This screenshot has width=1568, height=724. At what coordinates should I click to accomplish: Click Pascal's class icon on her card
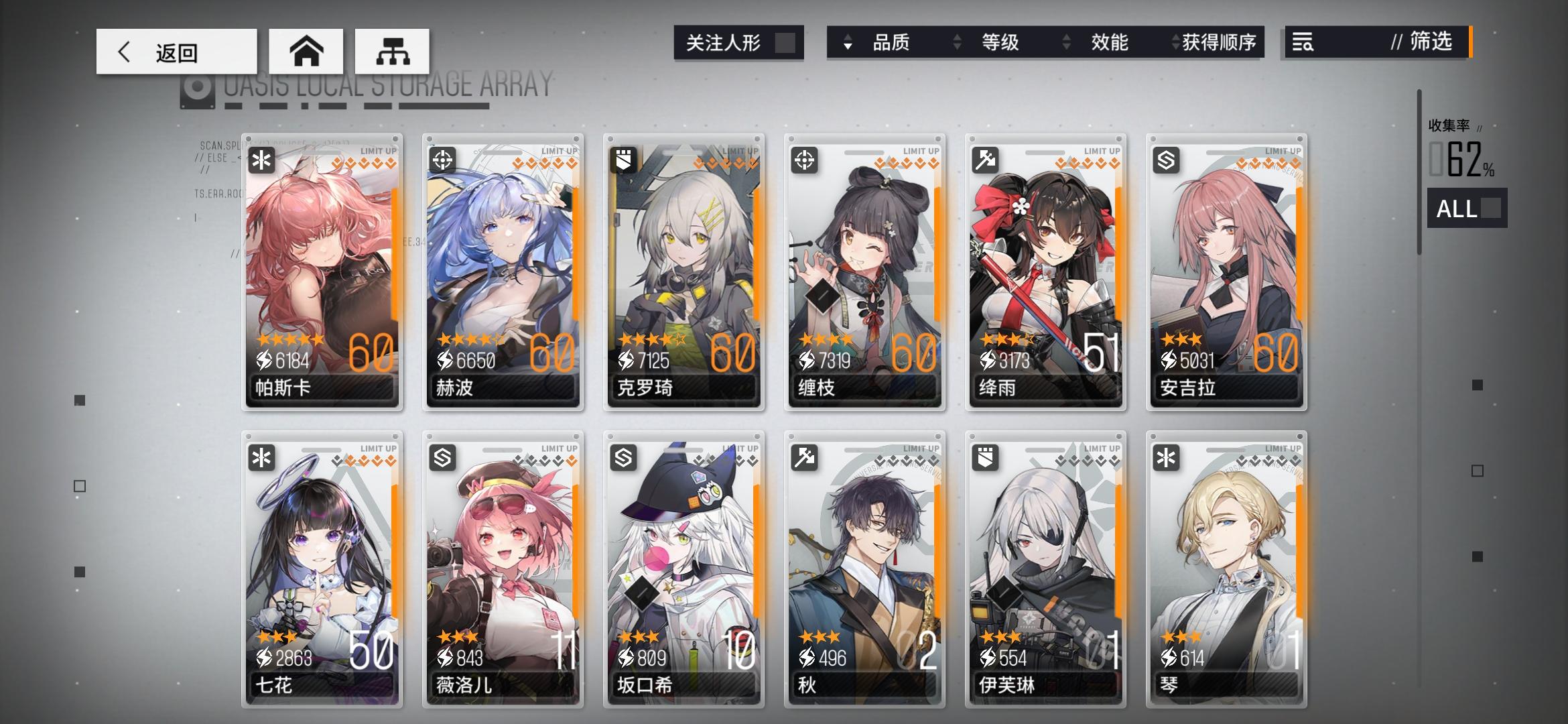click(261, 160)
